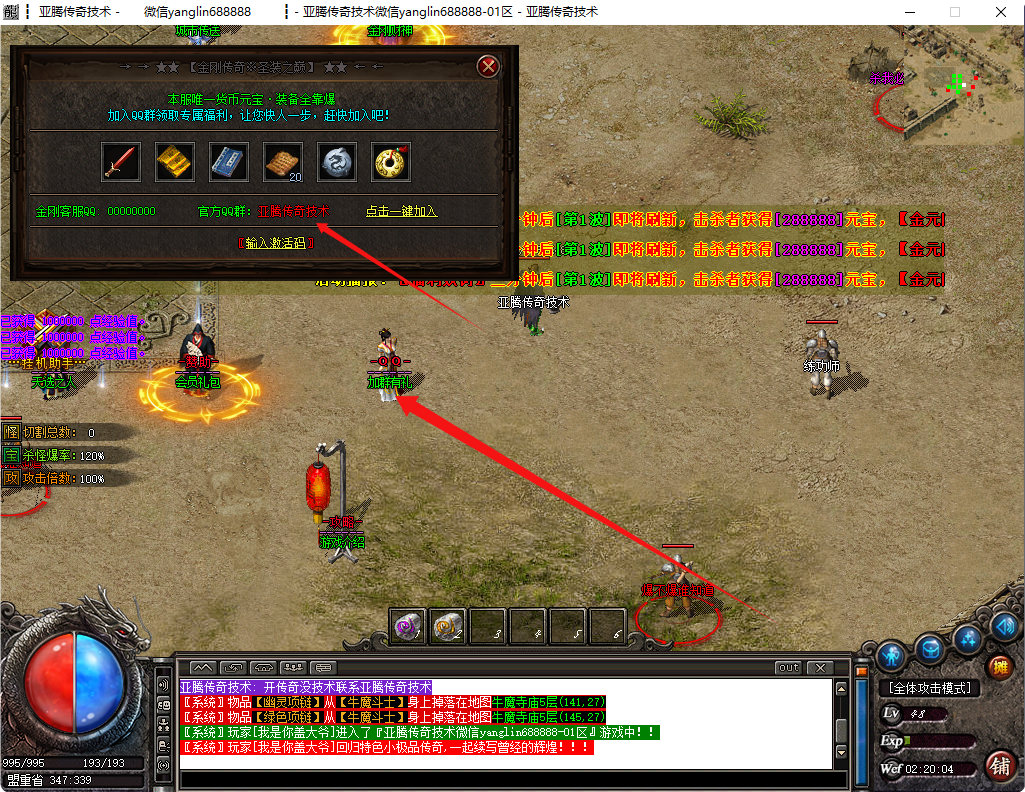Open the 输入激活码 activation code prompt

tap(275, 243)
